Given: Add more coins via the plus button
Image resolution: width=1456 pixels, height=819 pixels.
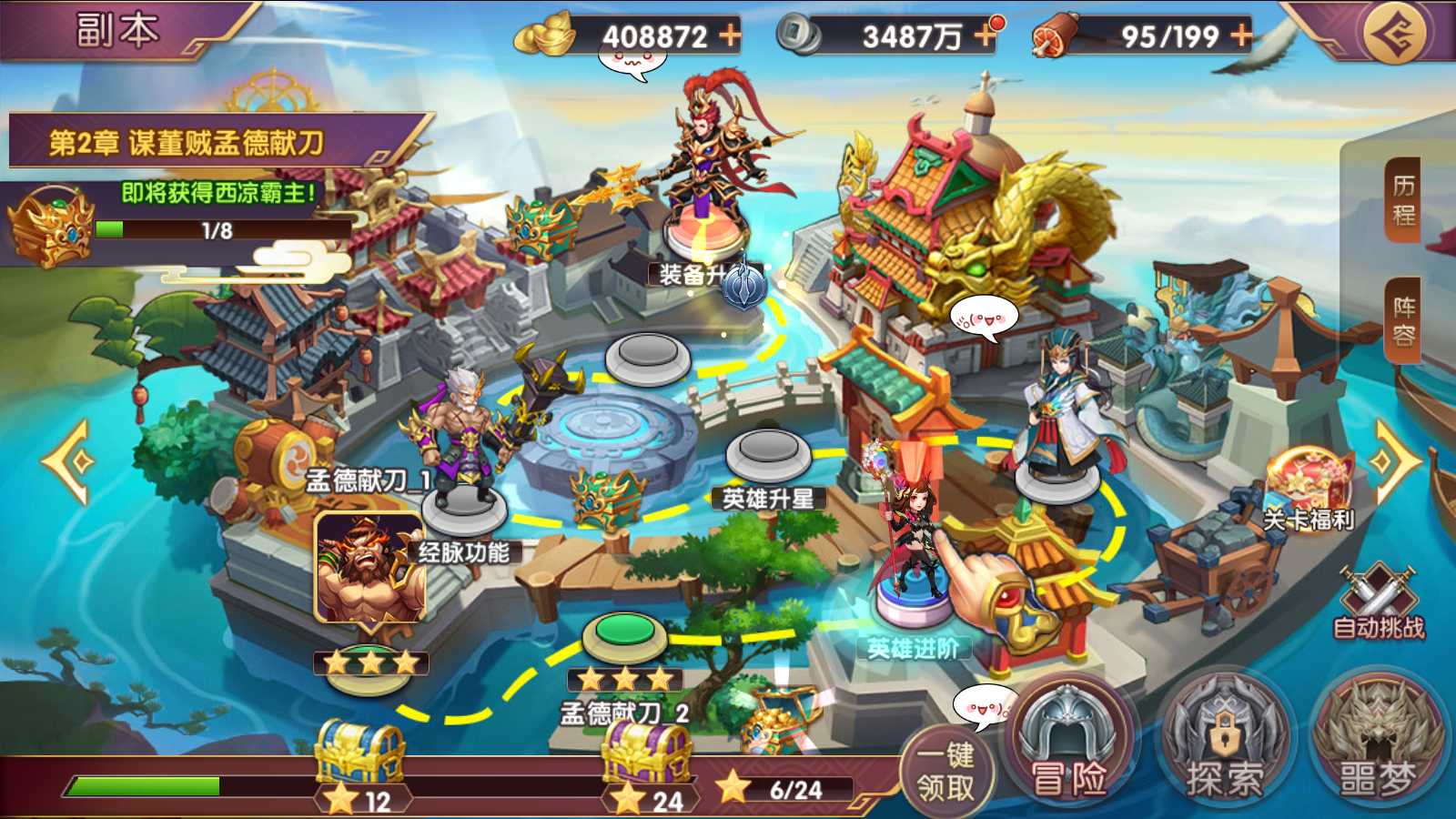Looking at the screenshot, I should click(x=985, y=35).
